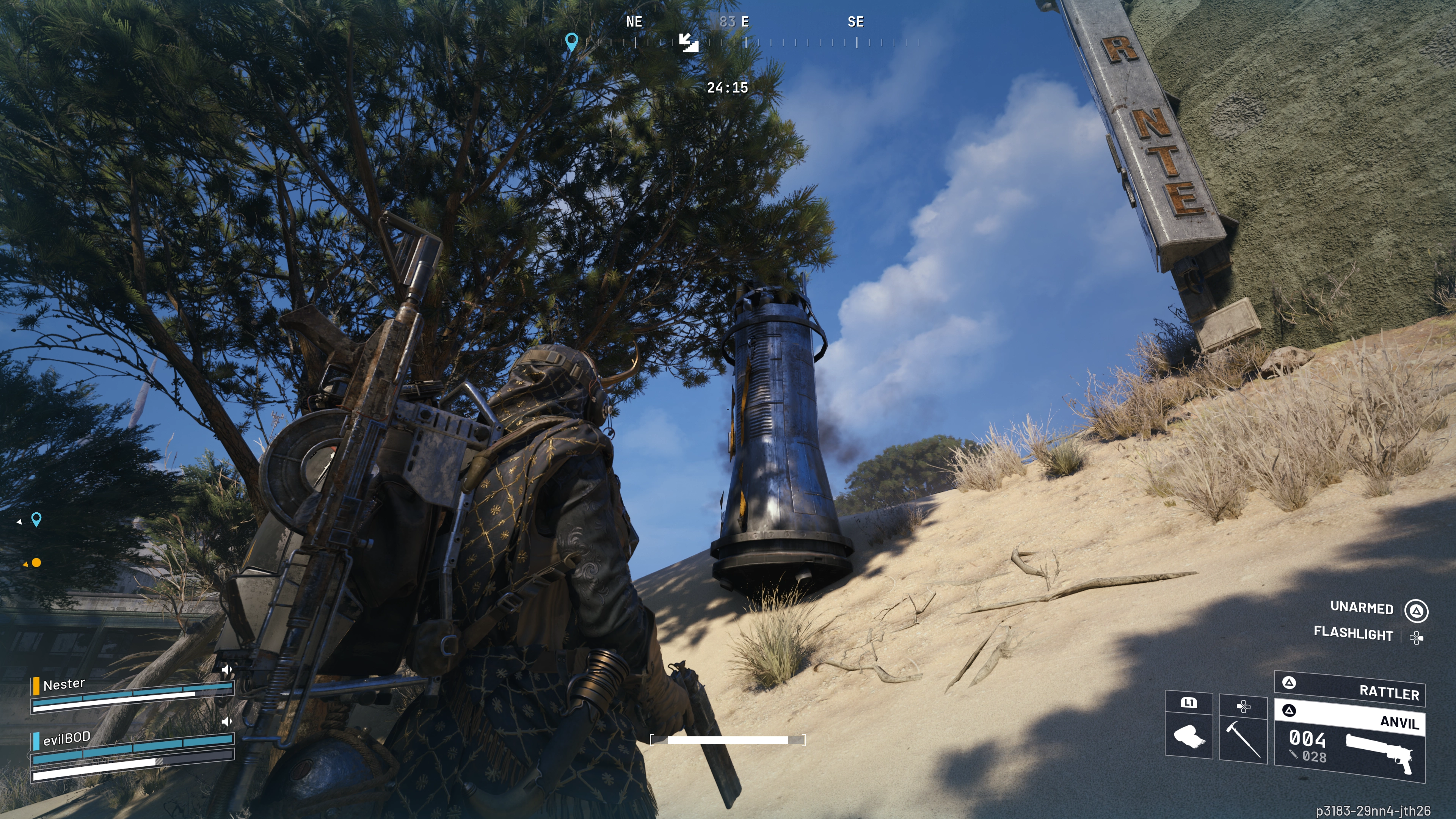Click the orange dot off-screen indicator
Screen dimensions: 1456x819
tap(36, 562)
